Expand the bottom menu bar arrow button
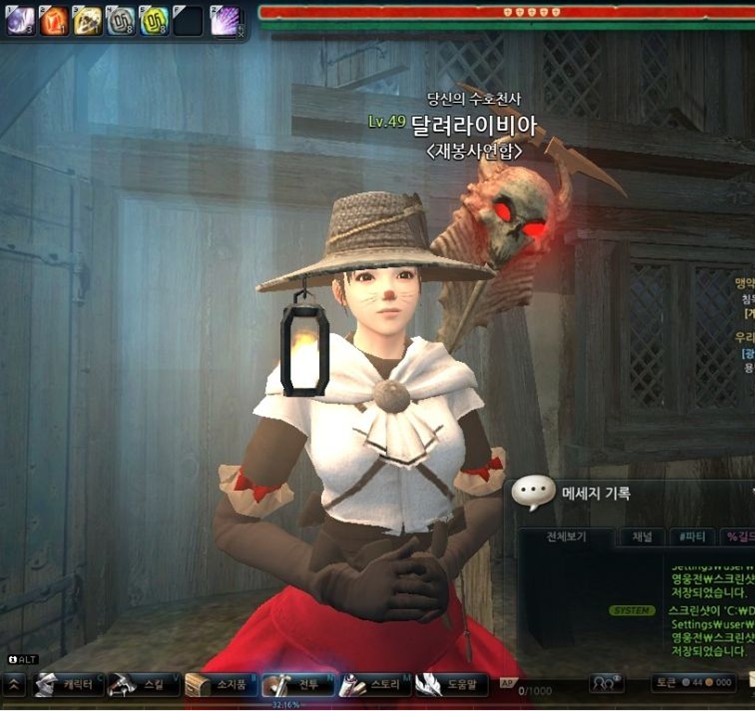The width and height of the screenshot is (755, 711). click(14, 685)
